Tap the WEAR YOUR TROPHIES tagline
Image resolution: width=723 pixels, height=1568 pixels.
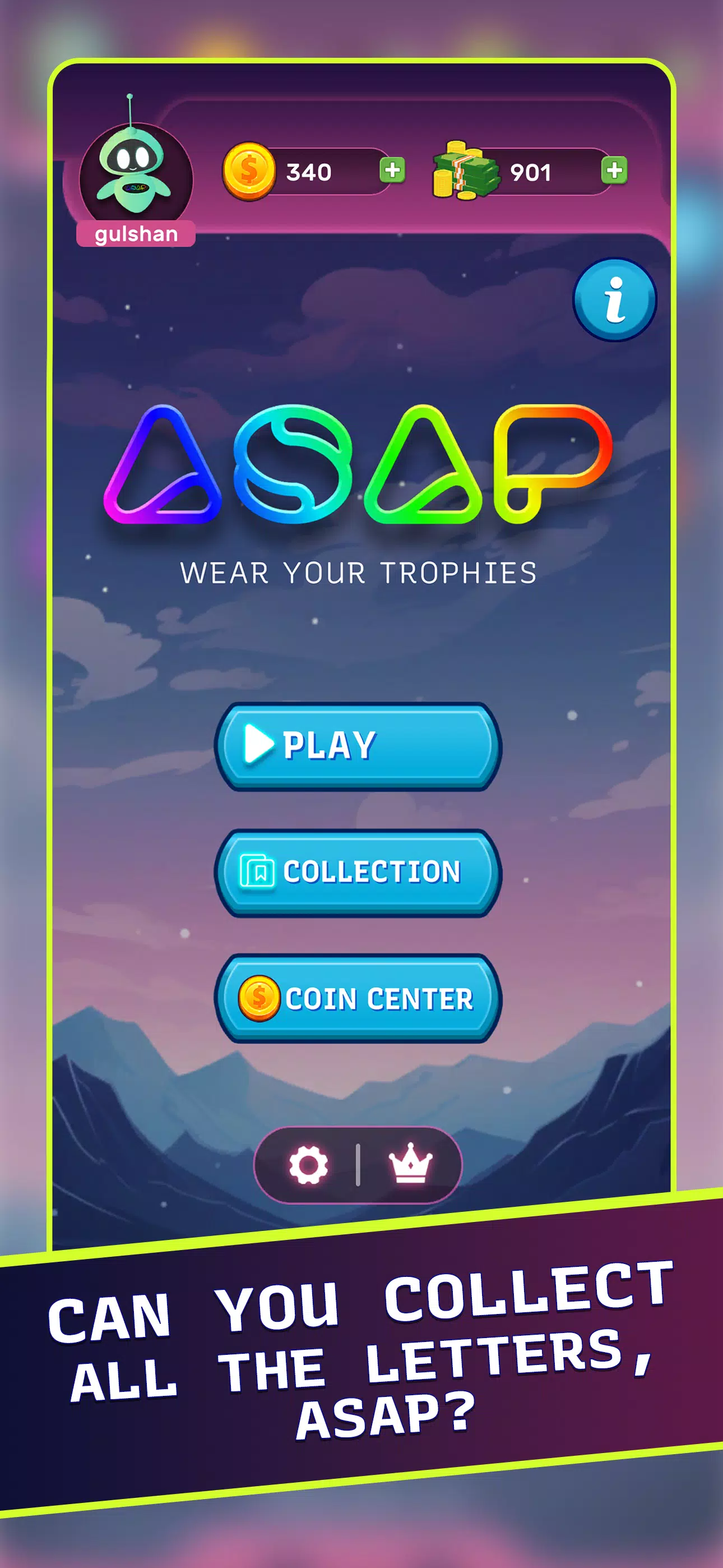[360, 571]
